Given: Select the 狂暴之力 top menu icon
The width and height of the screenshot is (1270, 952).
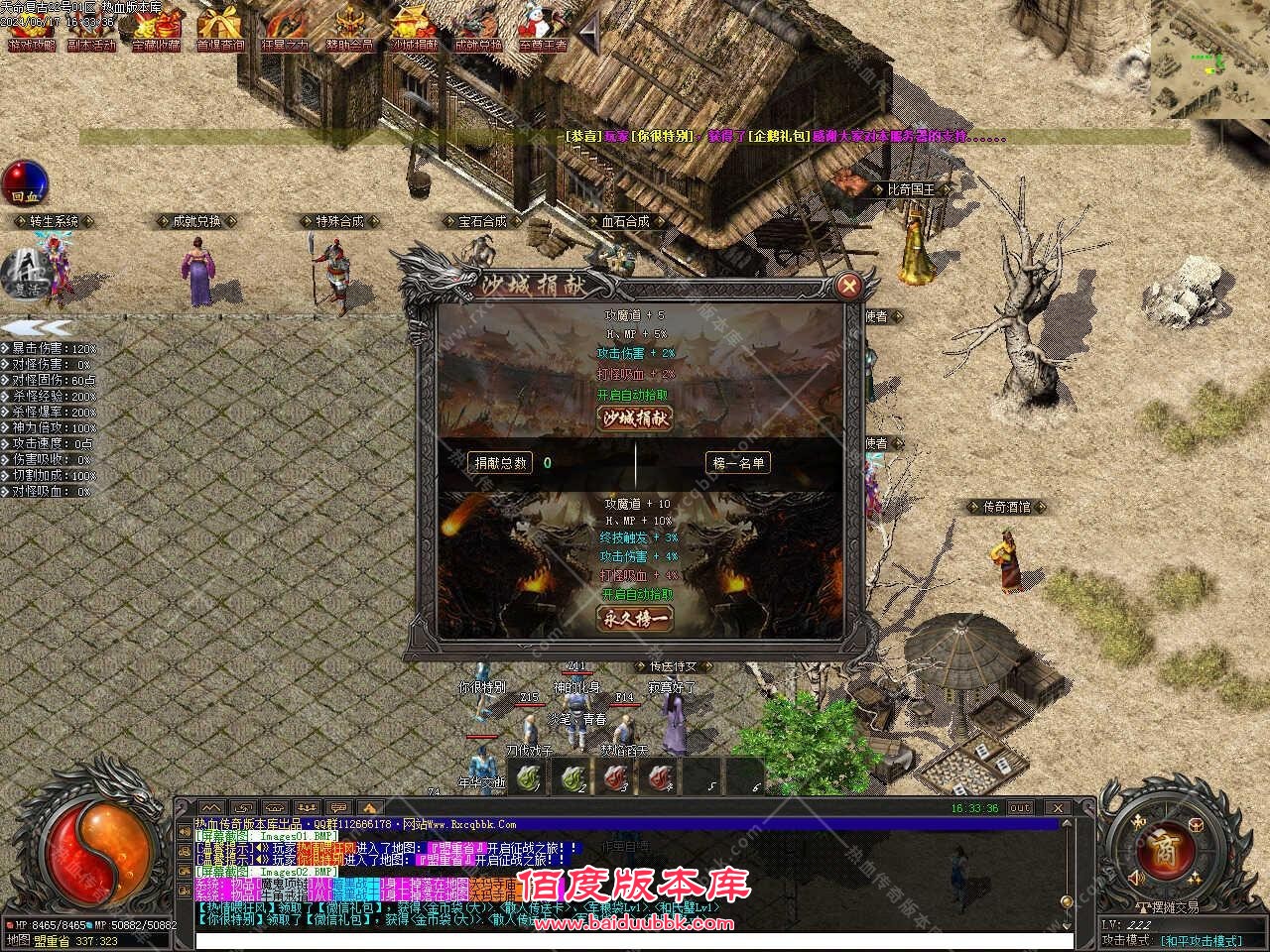Looking at the screenshot, I should pyautogui.click(x=285, y=28).
